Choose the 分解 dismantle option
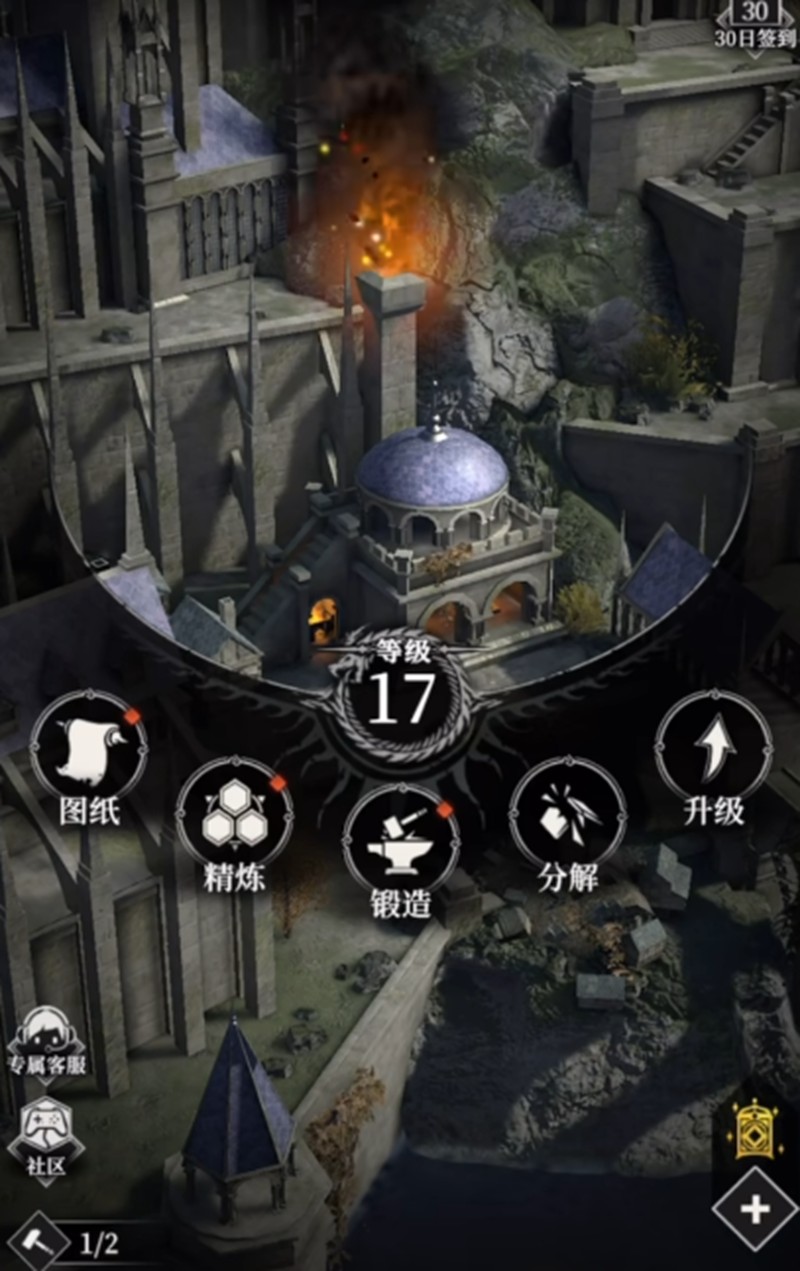 pyautogui.click(x=567, y=814)
